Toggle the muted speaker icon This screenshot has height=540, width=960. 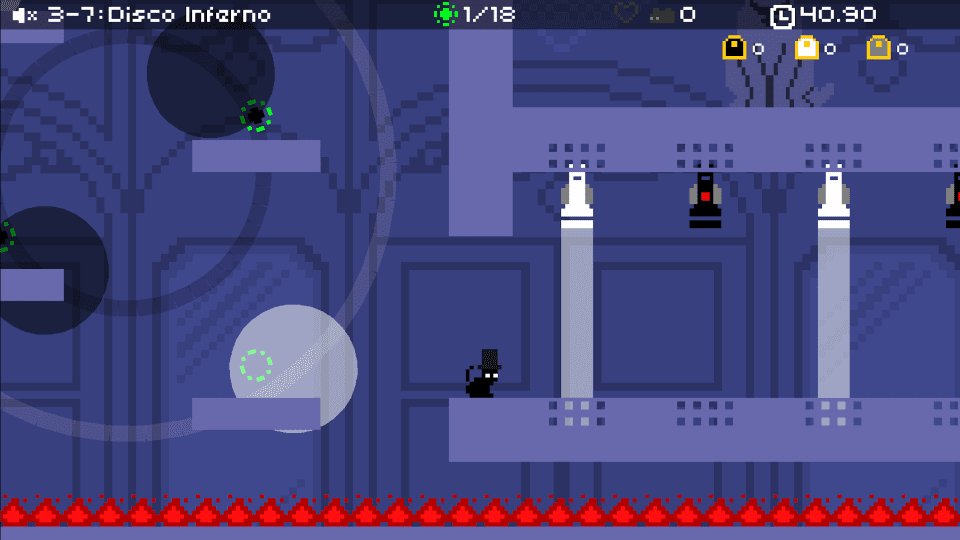click(x=25, y=15)
